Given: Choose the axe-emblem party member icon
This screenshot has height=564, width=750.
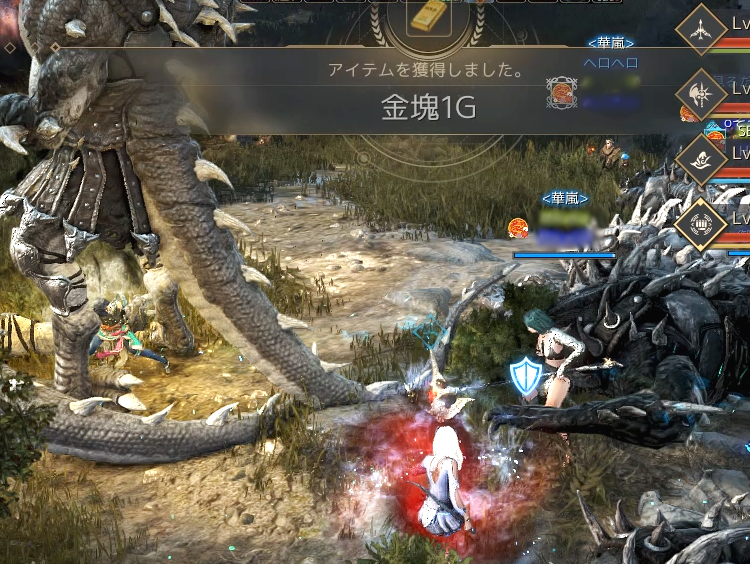Looking at the screenshot, I should 701,94.
